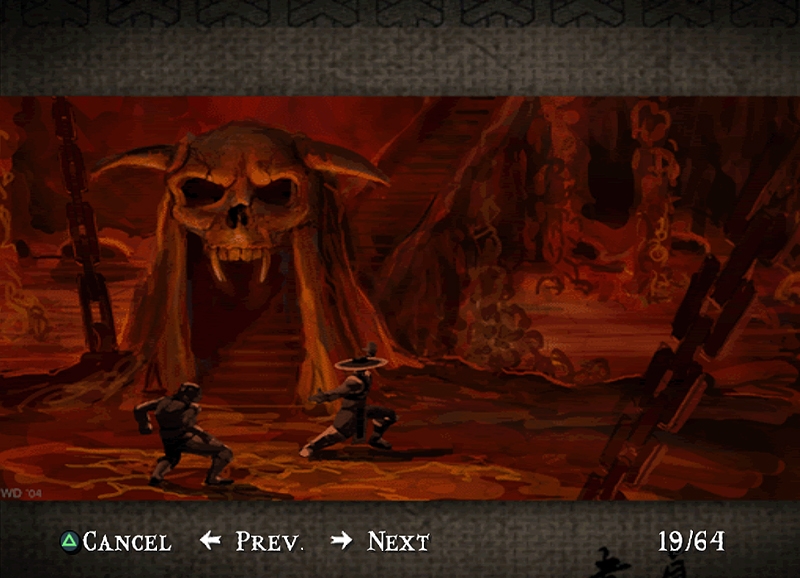Go to the Prev. gallery image
The image size is (800, 578).
pyautogui.click(x=254, y=542)
